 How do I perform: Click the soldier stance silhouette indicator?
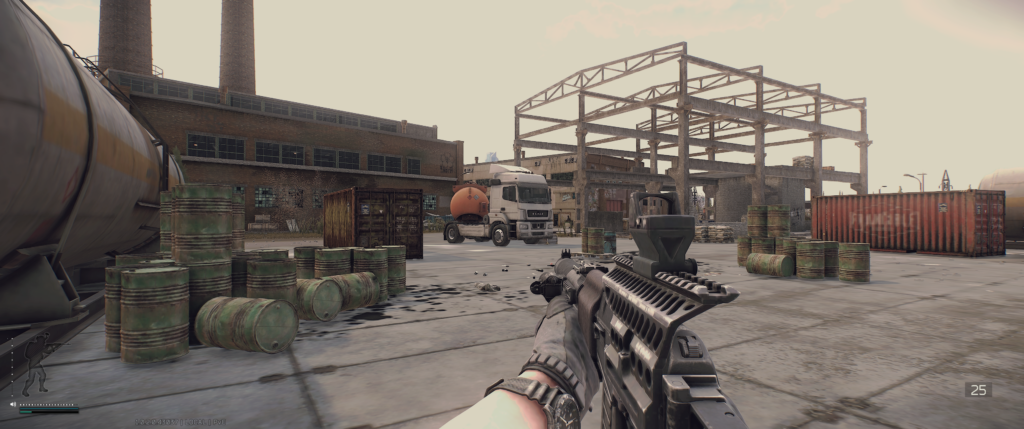39,366
